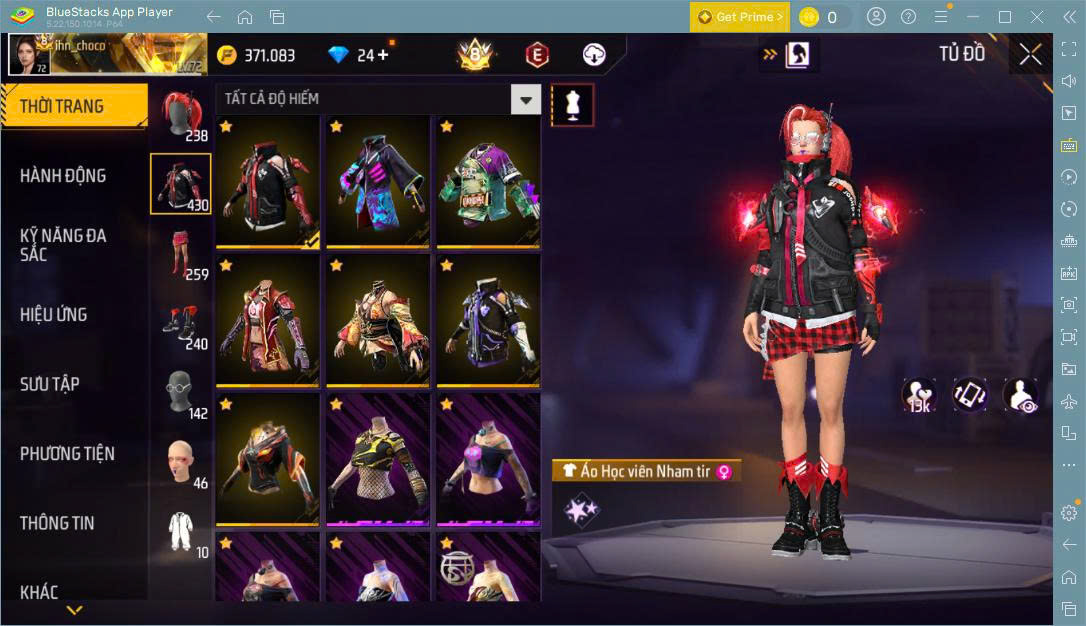Choose the green and purple jacket
This screenshot has height=626, width=1086.
[488, 182]
